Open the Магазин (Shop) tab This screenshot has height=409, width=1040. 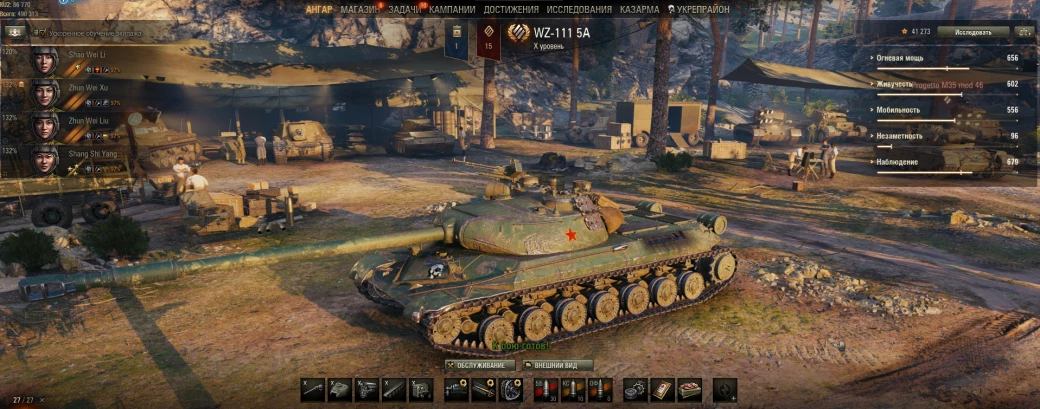point(358,9)
